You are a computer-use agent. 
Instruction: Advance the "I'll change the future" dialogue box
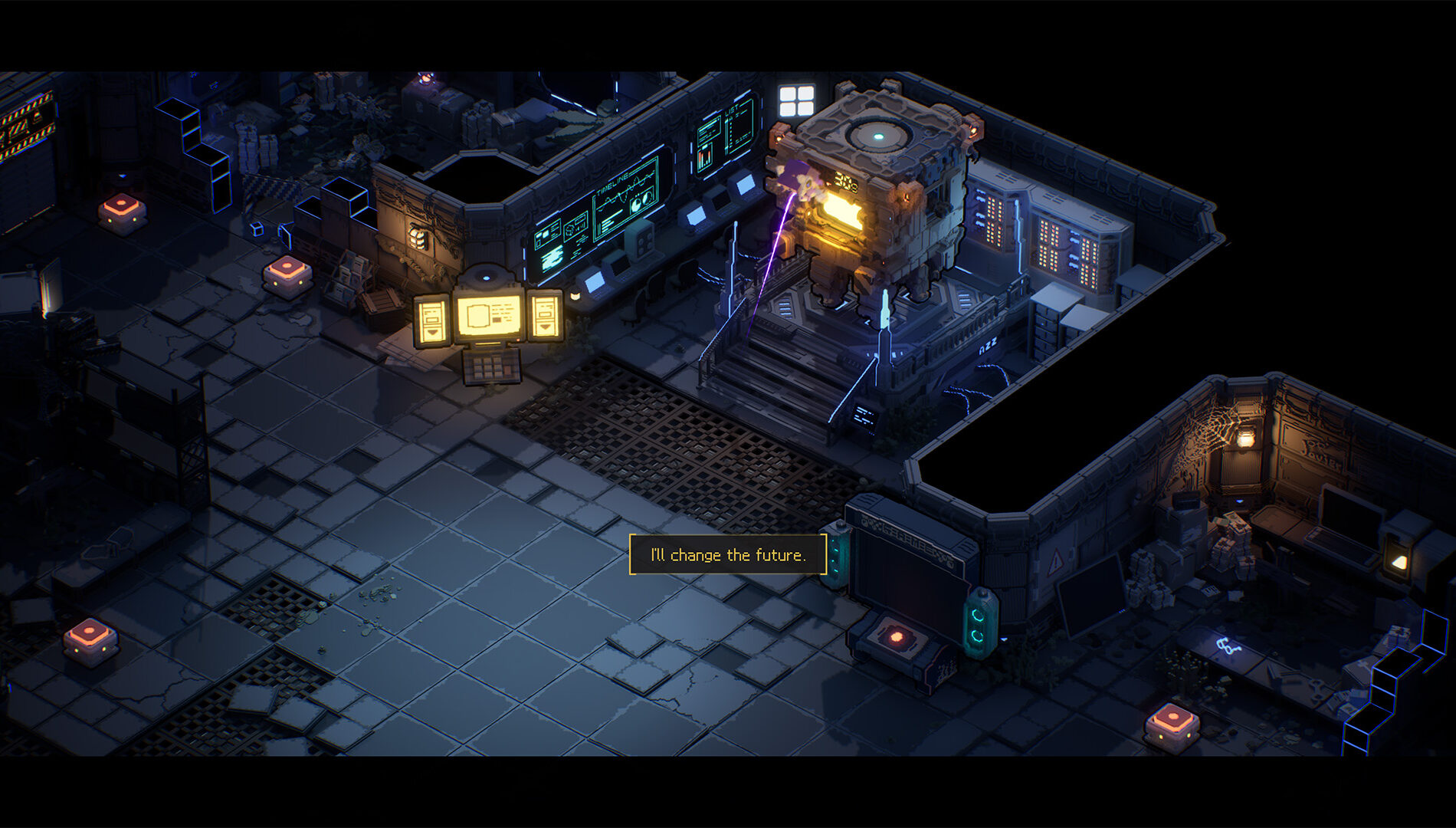click(x=727, y=555)
